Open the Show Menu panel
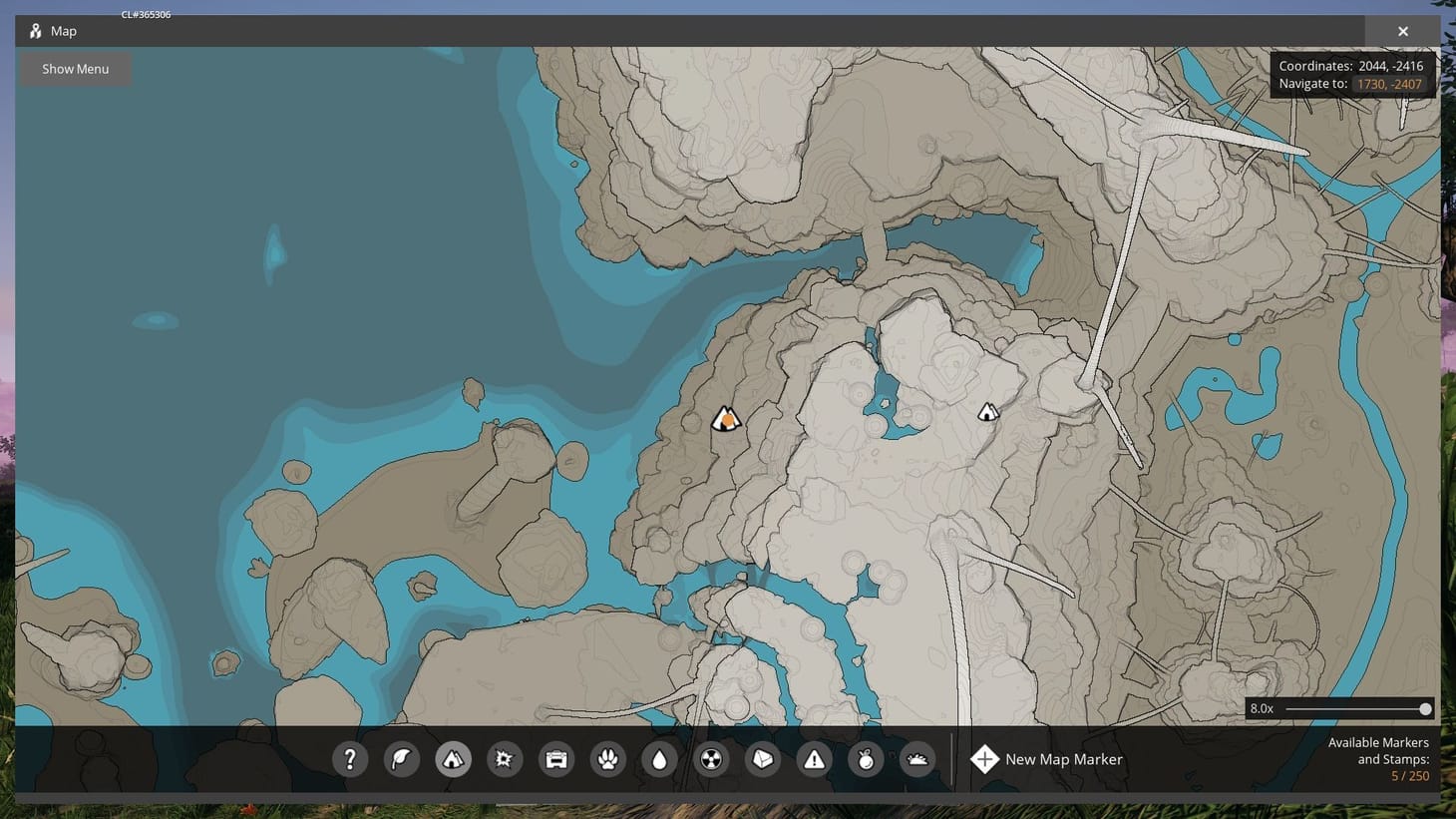This screenshot has width=1456, height=819. (x=75, y=68)
